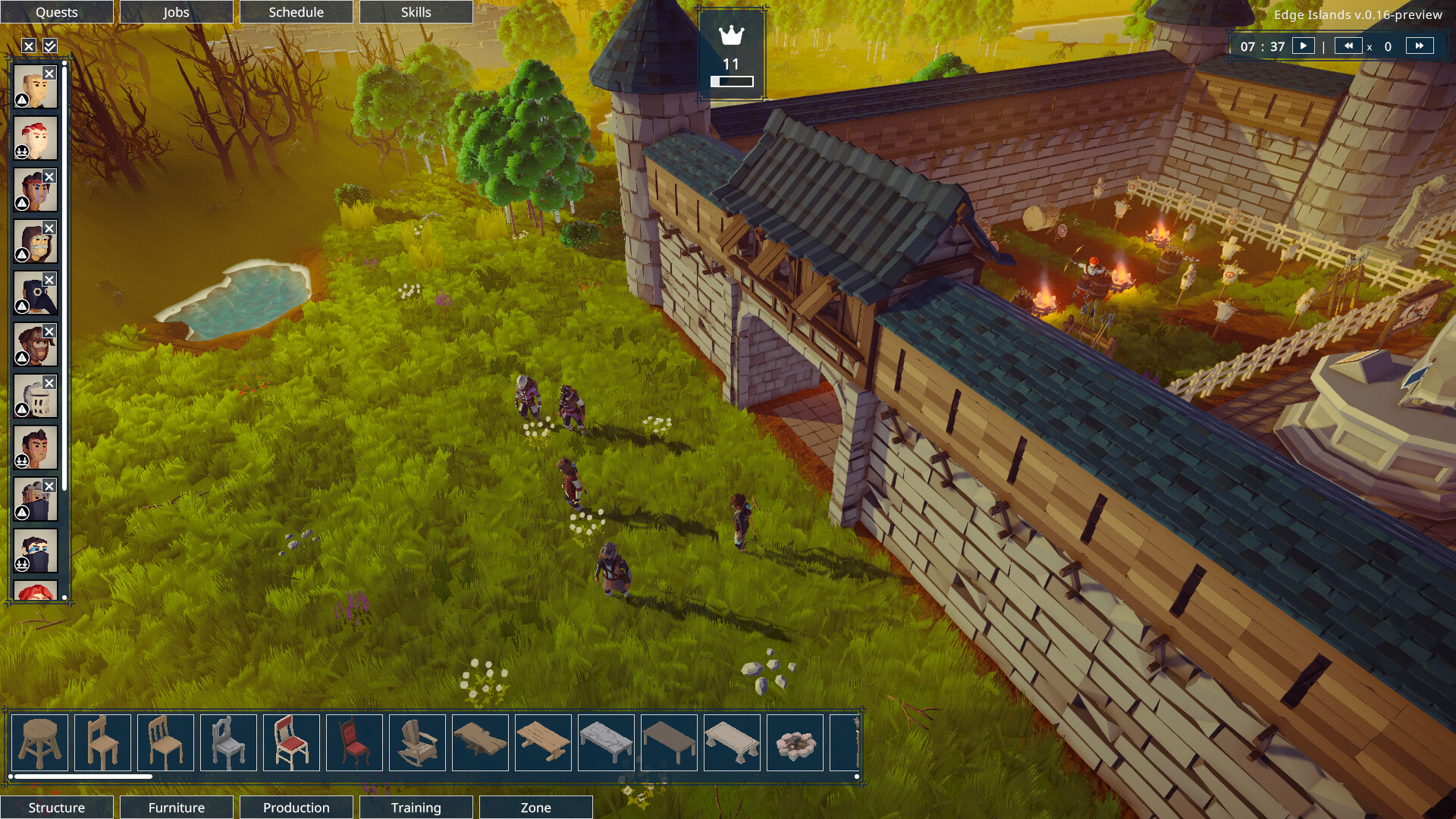The image size is (1456, 819).
Task: Open the Production build category
Action: coord(296,808)
